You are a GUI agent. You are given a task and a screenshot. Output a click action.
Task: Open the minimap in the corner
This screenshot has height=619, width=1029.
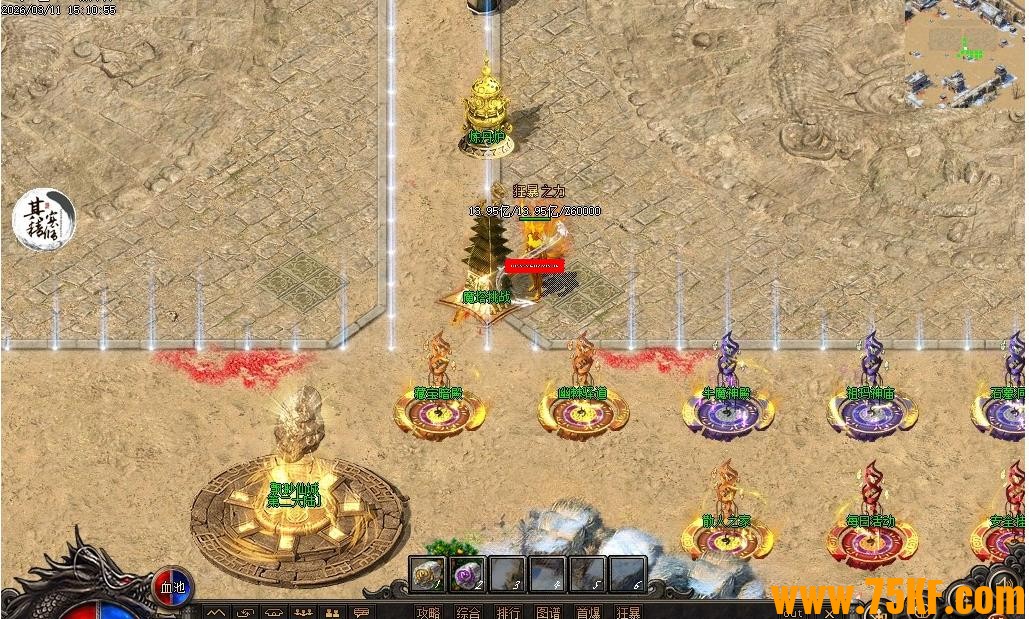coord(965,53)
